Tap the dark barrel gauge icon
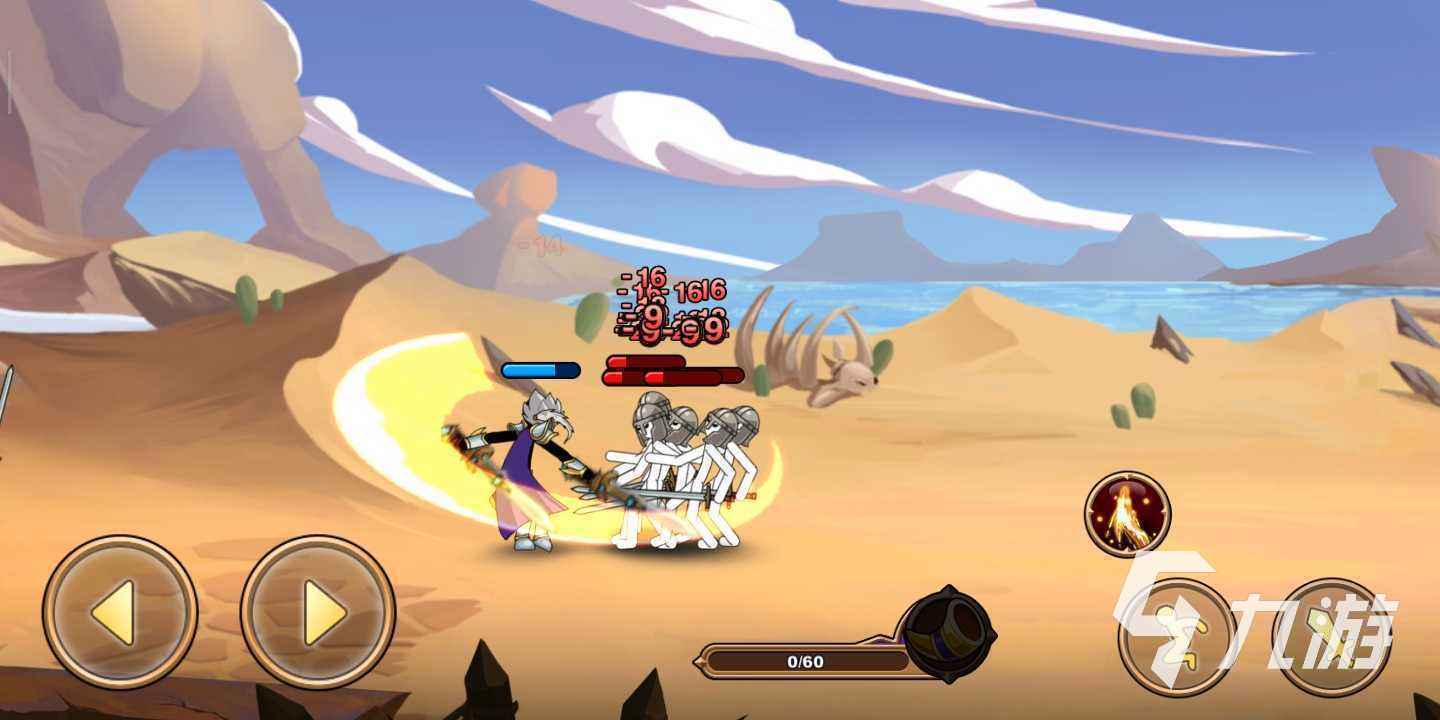This screenshot has width=1440, height=720. tap(946, 630)
